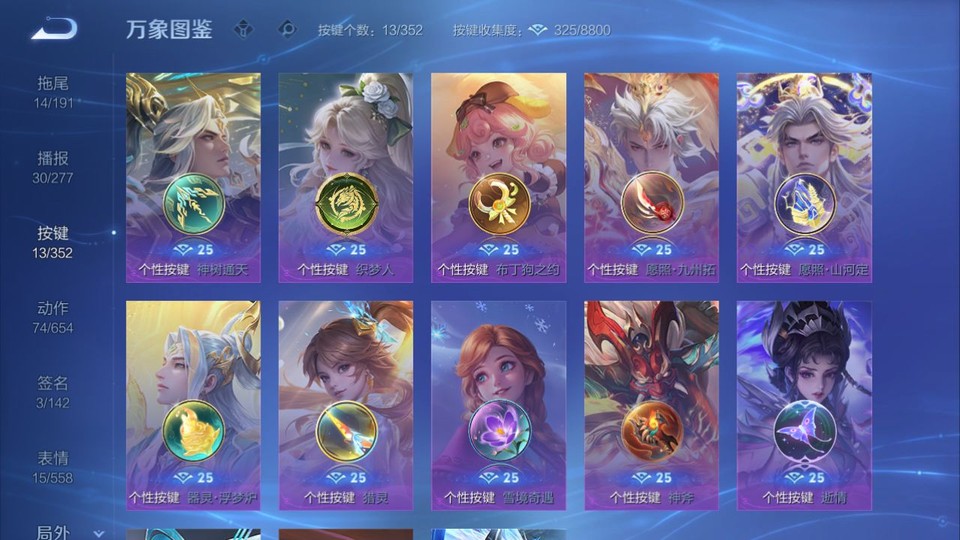Select the 愿照·九州拓 card
This screenshot has width=960, height=540.
click(651, 177)
